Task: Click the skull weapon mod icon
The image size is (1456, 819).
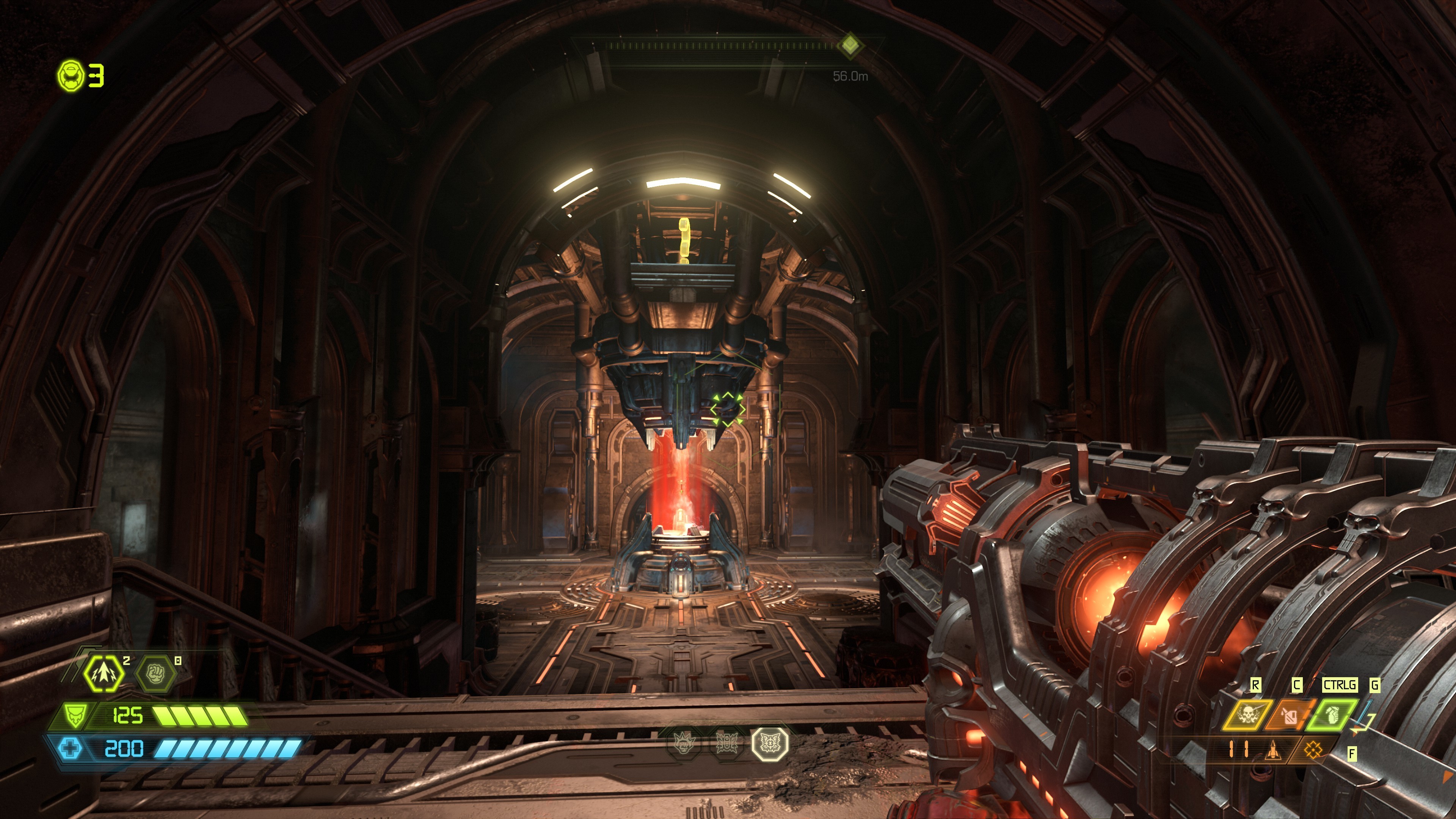Action: (x=1249, y=715)
